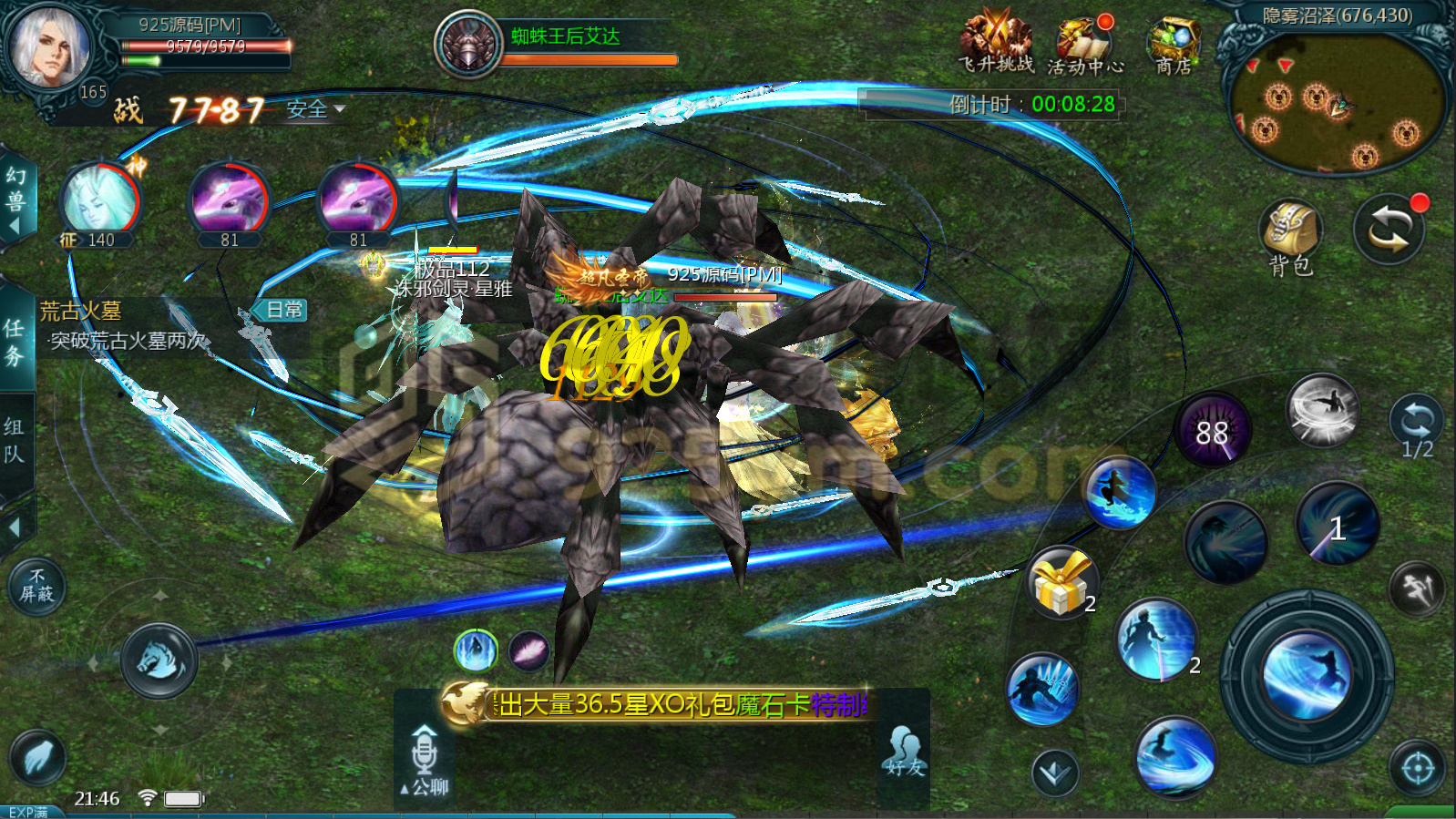The height and width of the screenshot is (819, 1456).
Task: Open the 商店 shop
Action: (1174, 44)
